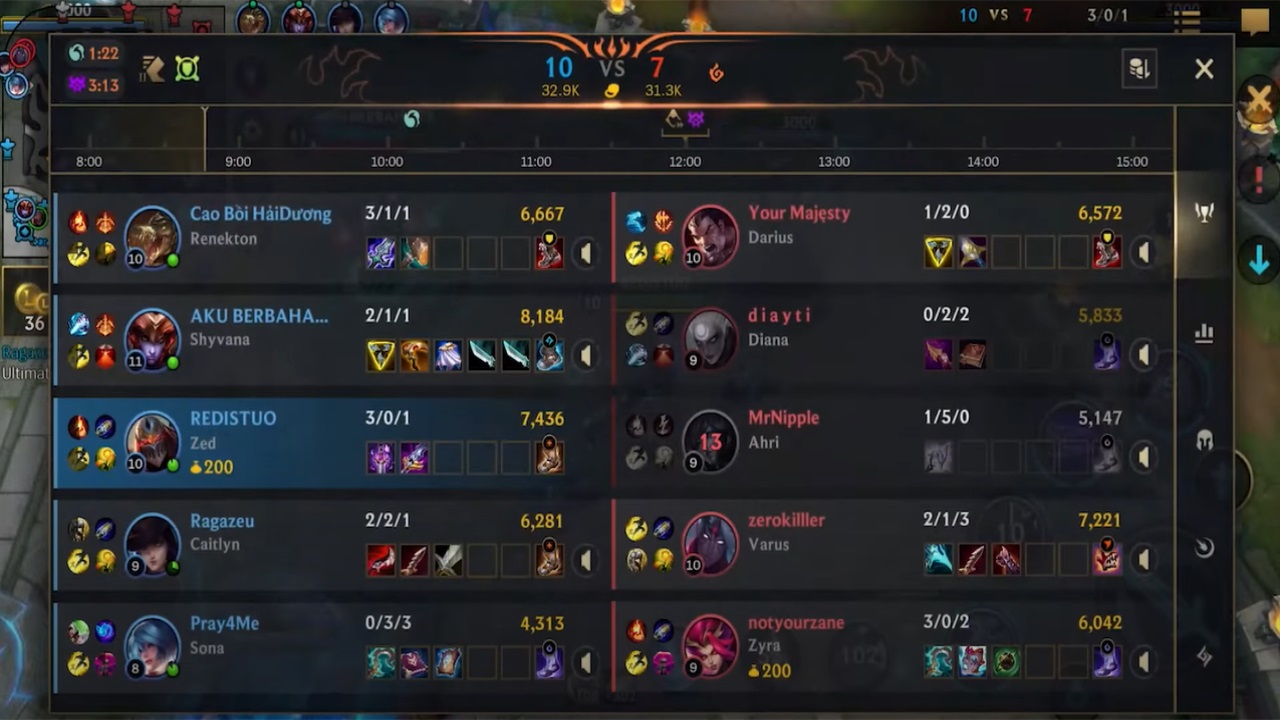Choose the highlighted Zed row REDISTUO
The image size is (1280, 720).
click(233, 419)
